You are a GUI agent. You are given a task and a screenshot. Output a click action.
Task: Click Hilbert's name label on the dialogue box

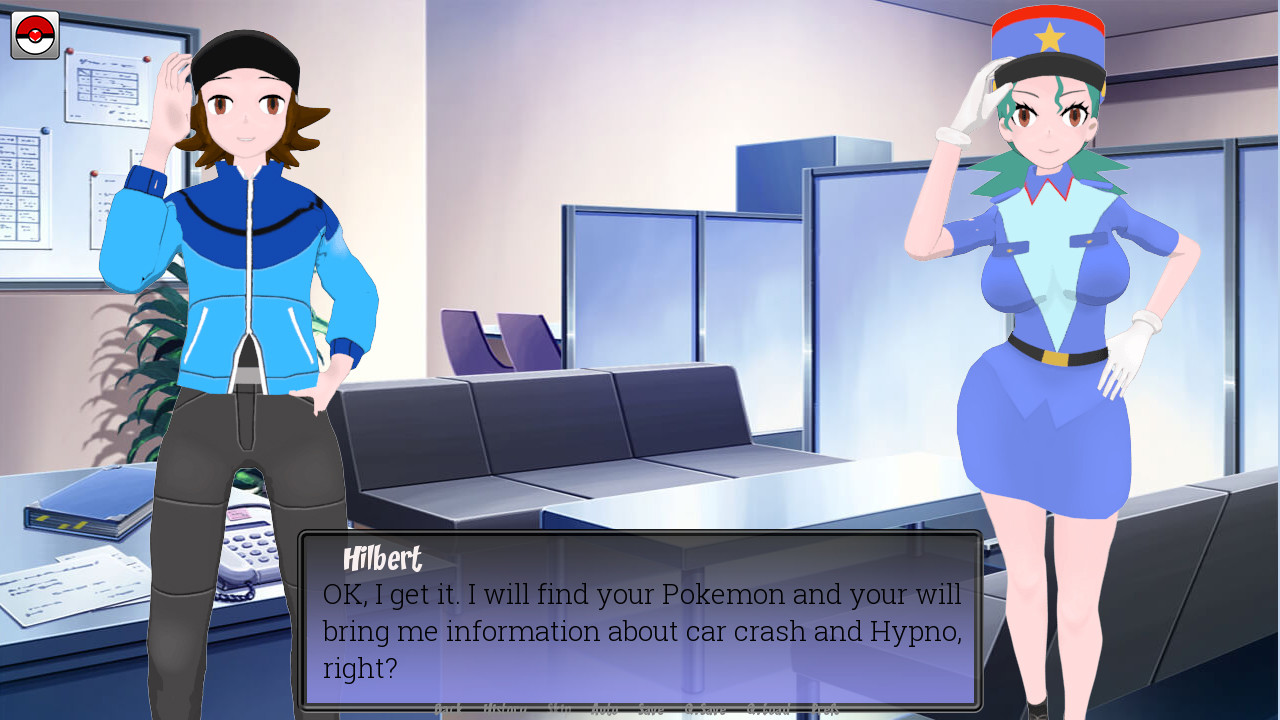(x=384, y=558)
